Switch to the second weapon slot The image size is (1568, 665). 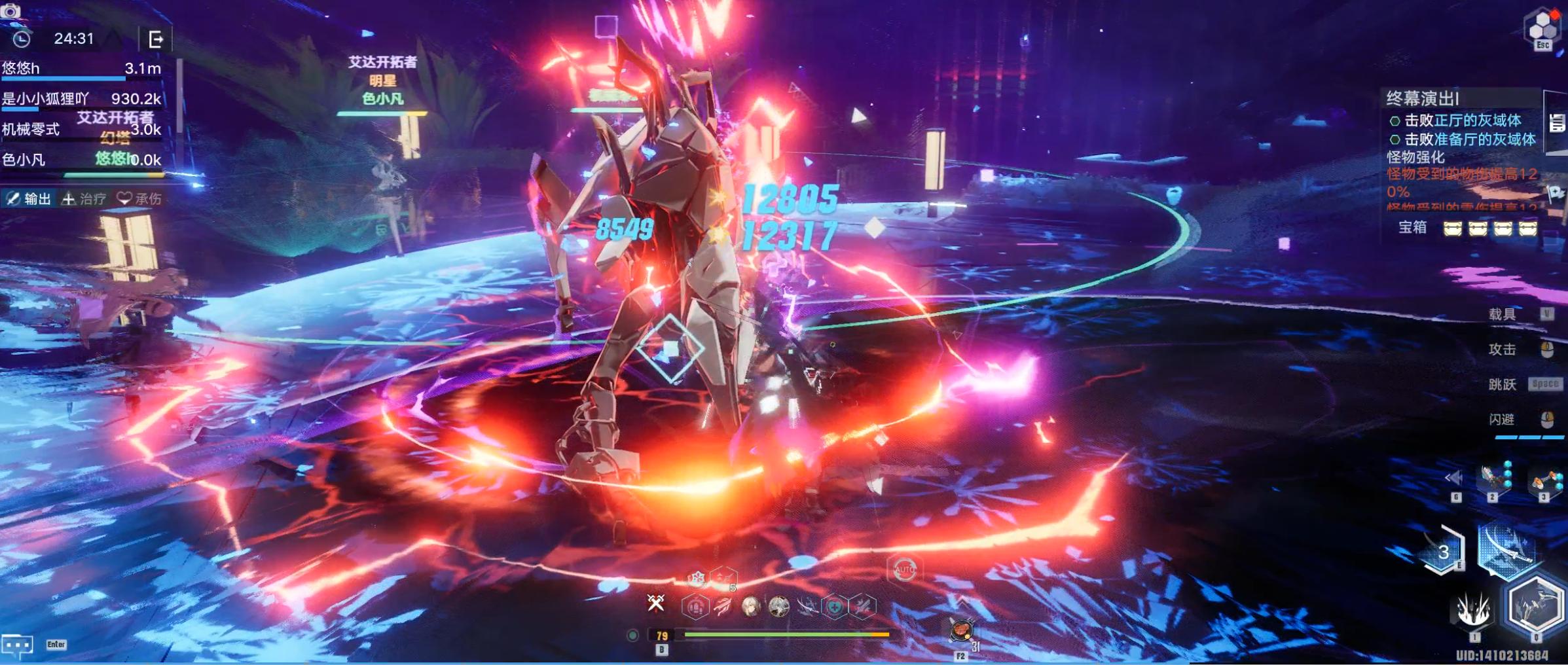click(x=1495, y=478)
